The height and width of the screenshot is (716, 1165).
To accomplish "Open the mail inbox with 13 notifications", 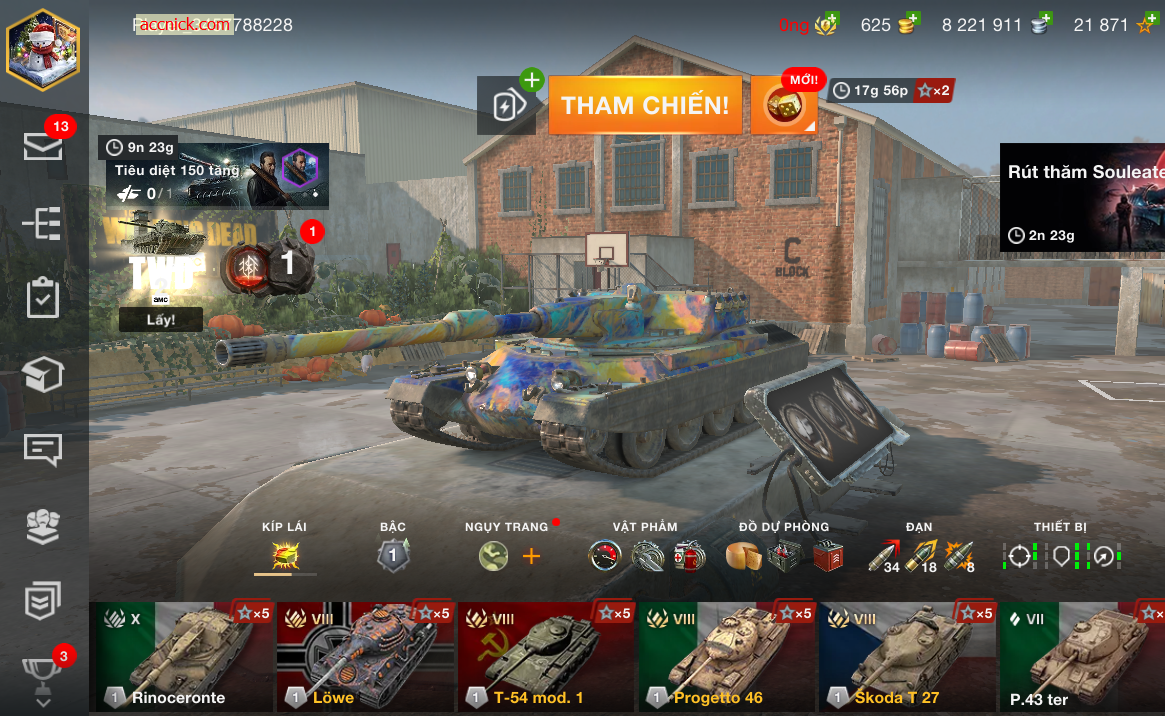I will coord(43,147).
